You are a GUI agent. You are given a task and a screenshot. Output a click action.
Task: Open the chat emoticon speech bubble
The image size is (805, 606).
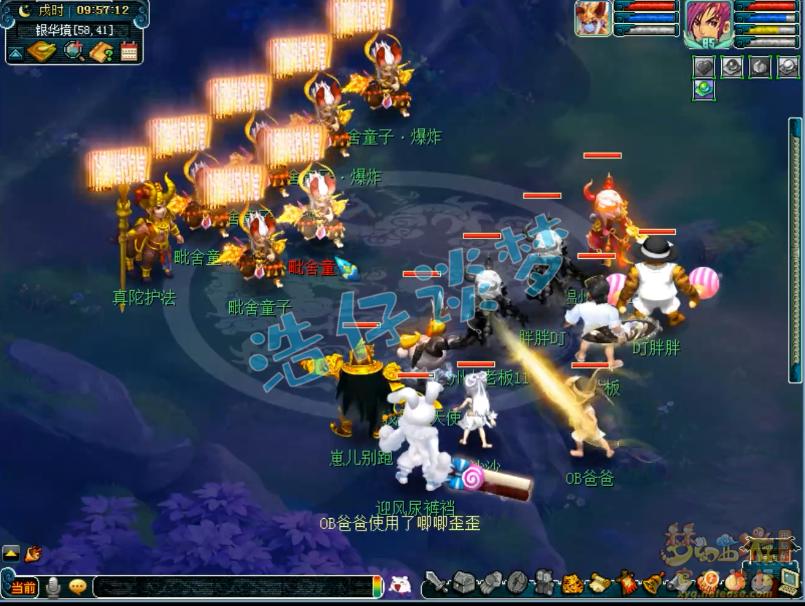[78, 587]
